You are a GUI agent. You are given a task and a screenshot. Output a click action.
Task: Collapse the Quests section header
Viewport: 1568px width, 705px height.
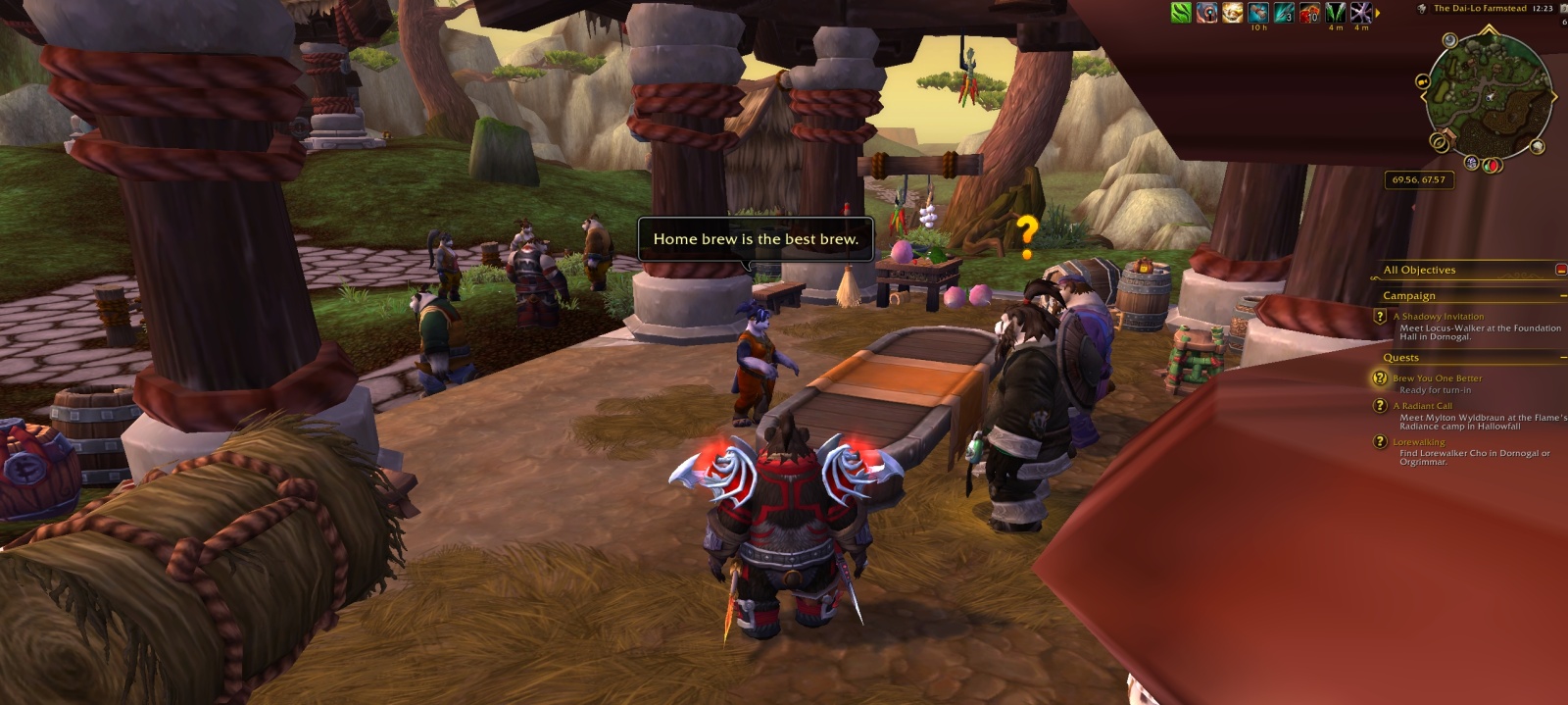pos(1562,358)
